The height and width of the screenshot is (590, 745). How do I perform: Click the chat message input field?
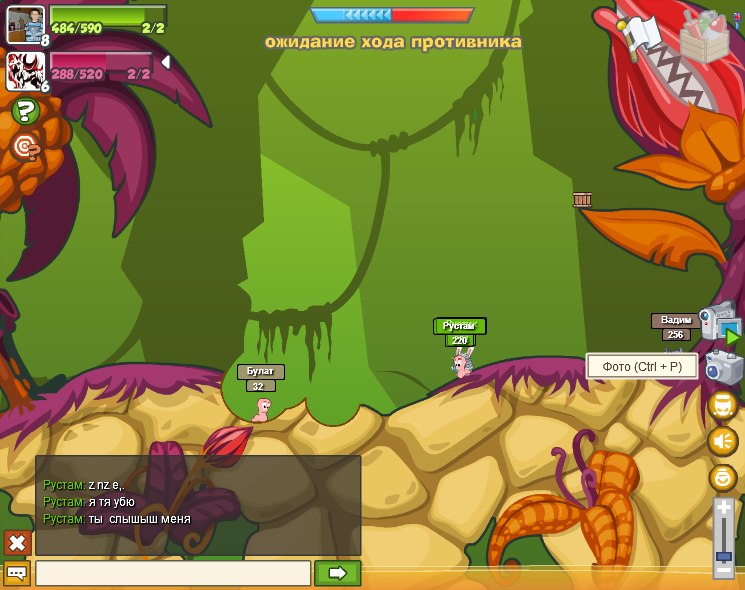pos(173,573)
